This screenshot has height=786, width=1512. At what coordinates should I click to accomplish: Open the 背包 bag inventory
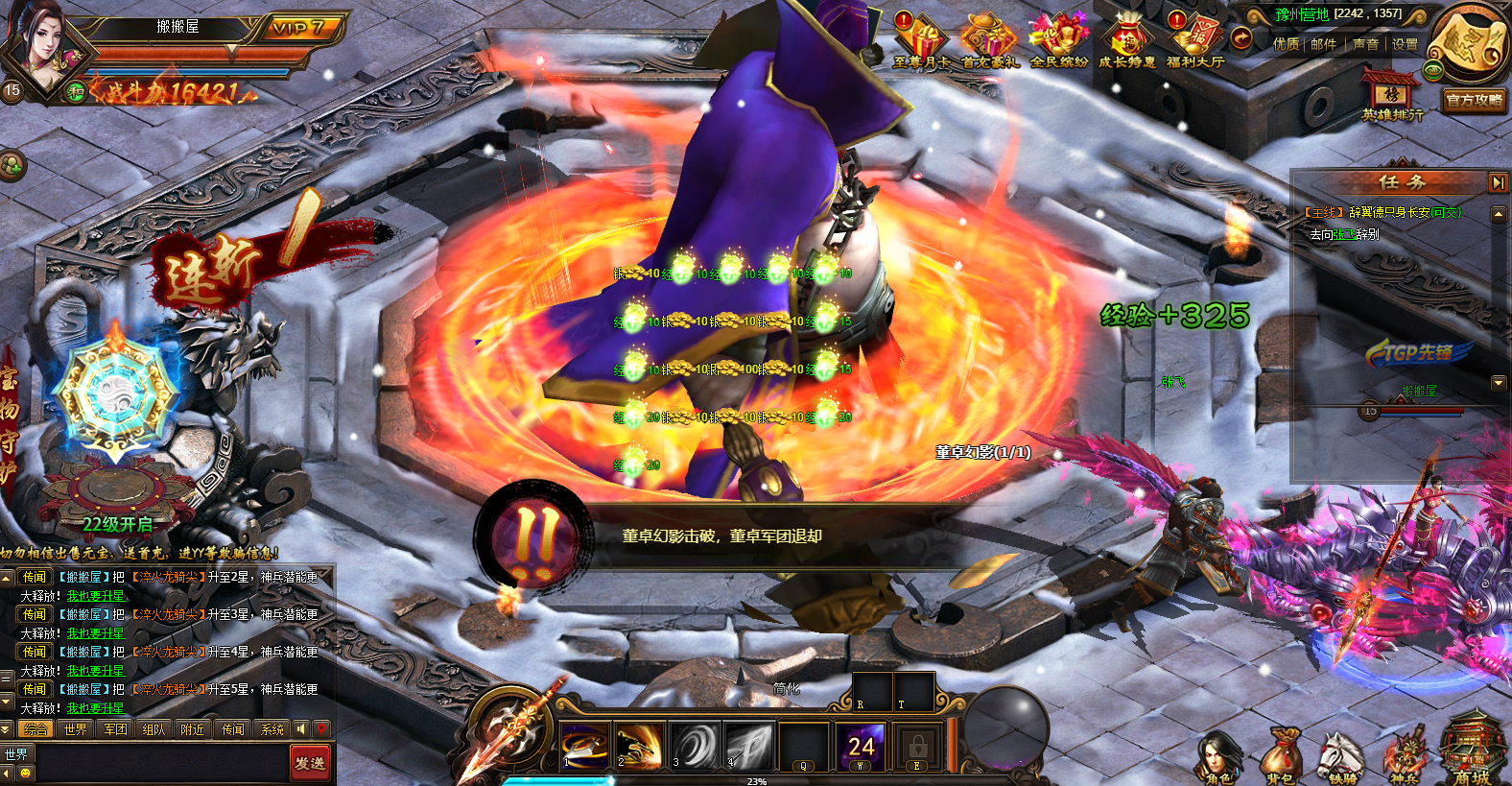tap(1280, 758)
